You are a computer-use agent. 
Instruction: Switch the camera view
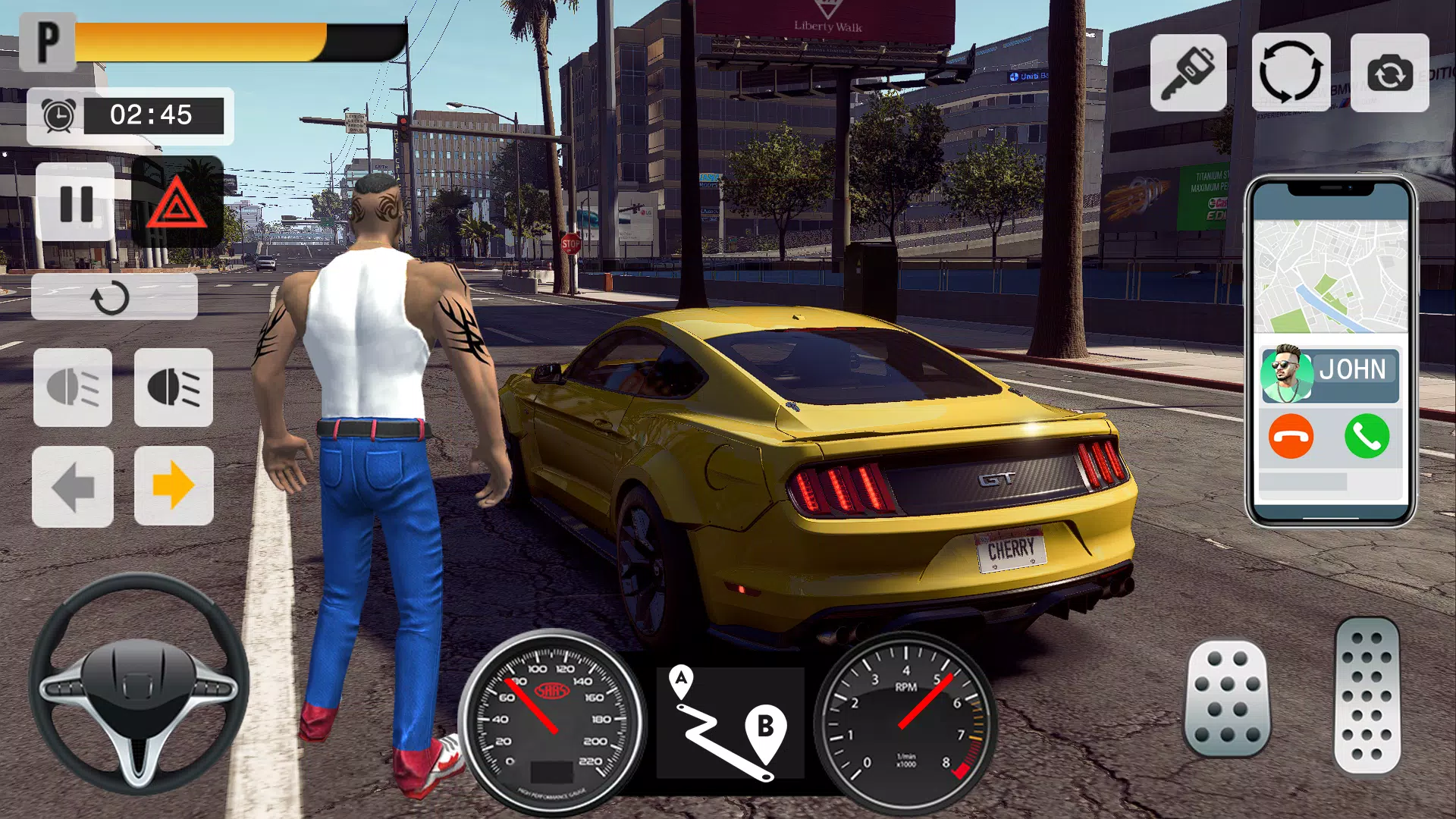coord(1389,73)
